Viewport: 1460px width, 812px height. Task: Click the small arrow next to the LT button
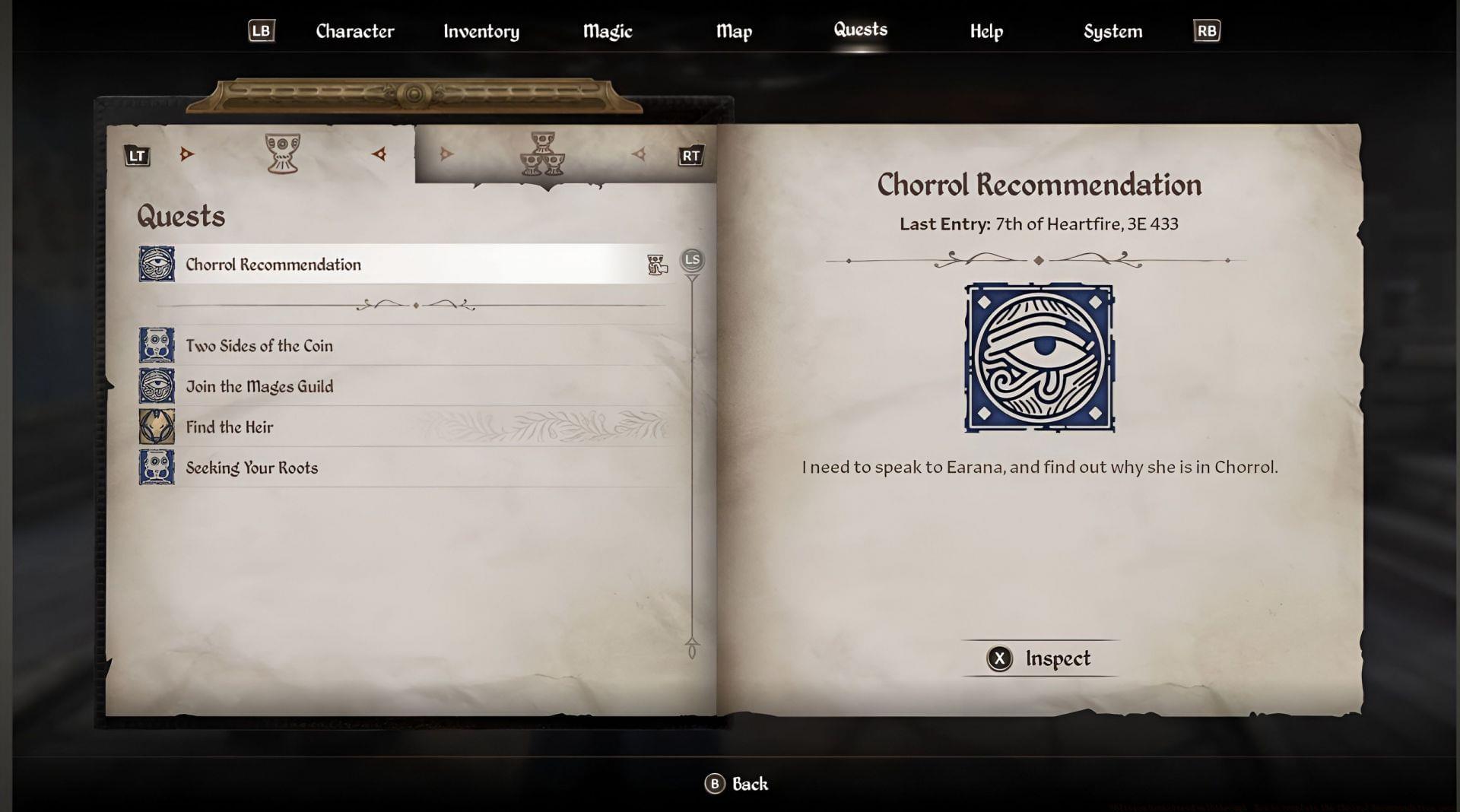tap(186, 154)
